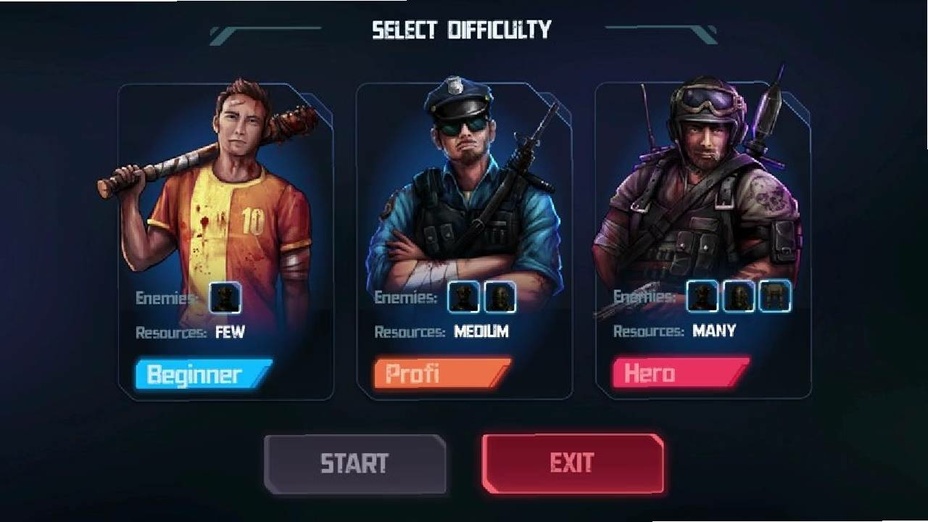Pick the Hero difficulty label
The image size is (928, 522).
click(x=679, y=374)
